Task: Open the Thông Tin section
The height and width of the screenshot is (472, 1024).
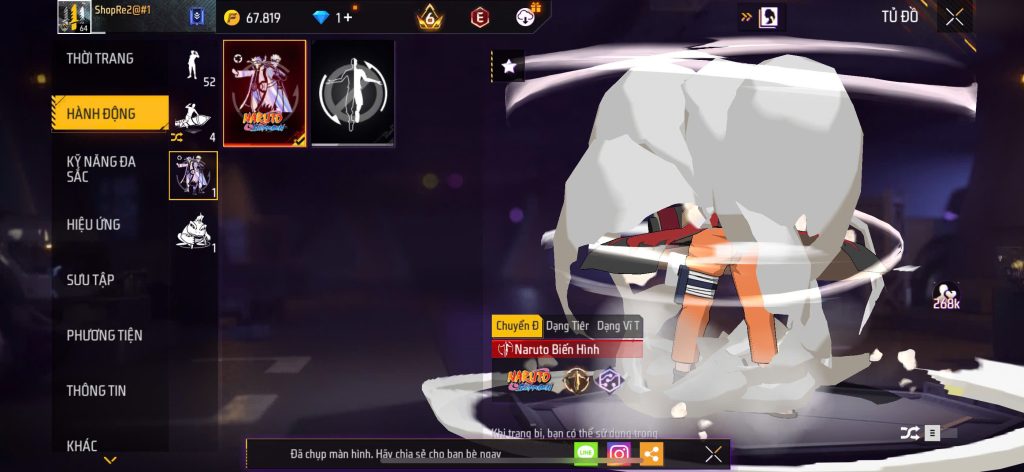Action: point(96,390)
